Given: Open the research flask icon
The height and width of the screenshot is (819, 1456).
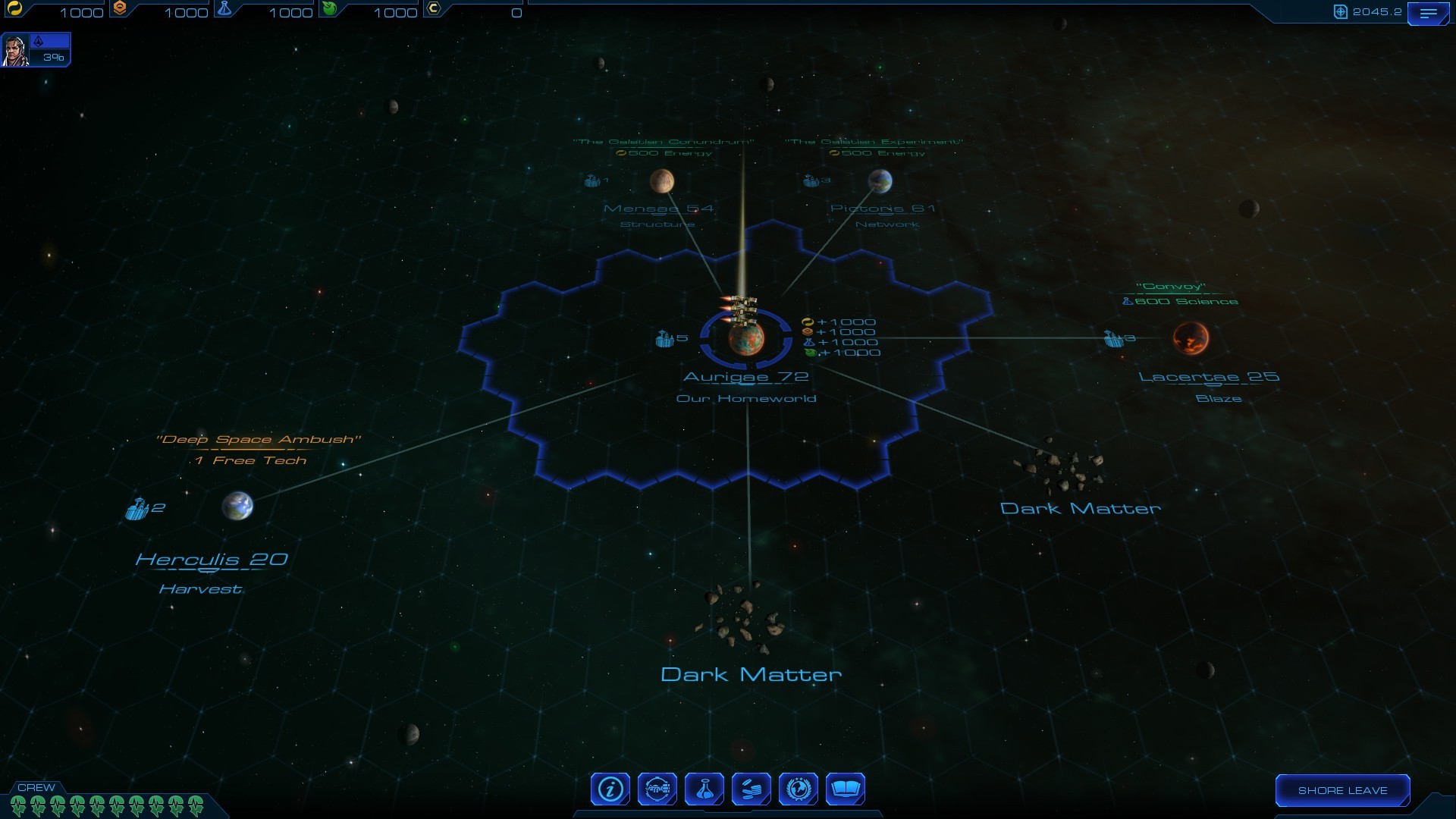Looking at the screenshot, I should (704, 789).
